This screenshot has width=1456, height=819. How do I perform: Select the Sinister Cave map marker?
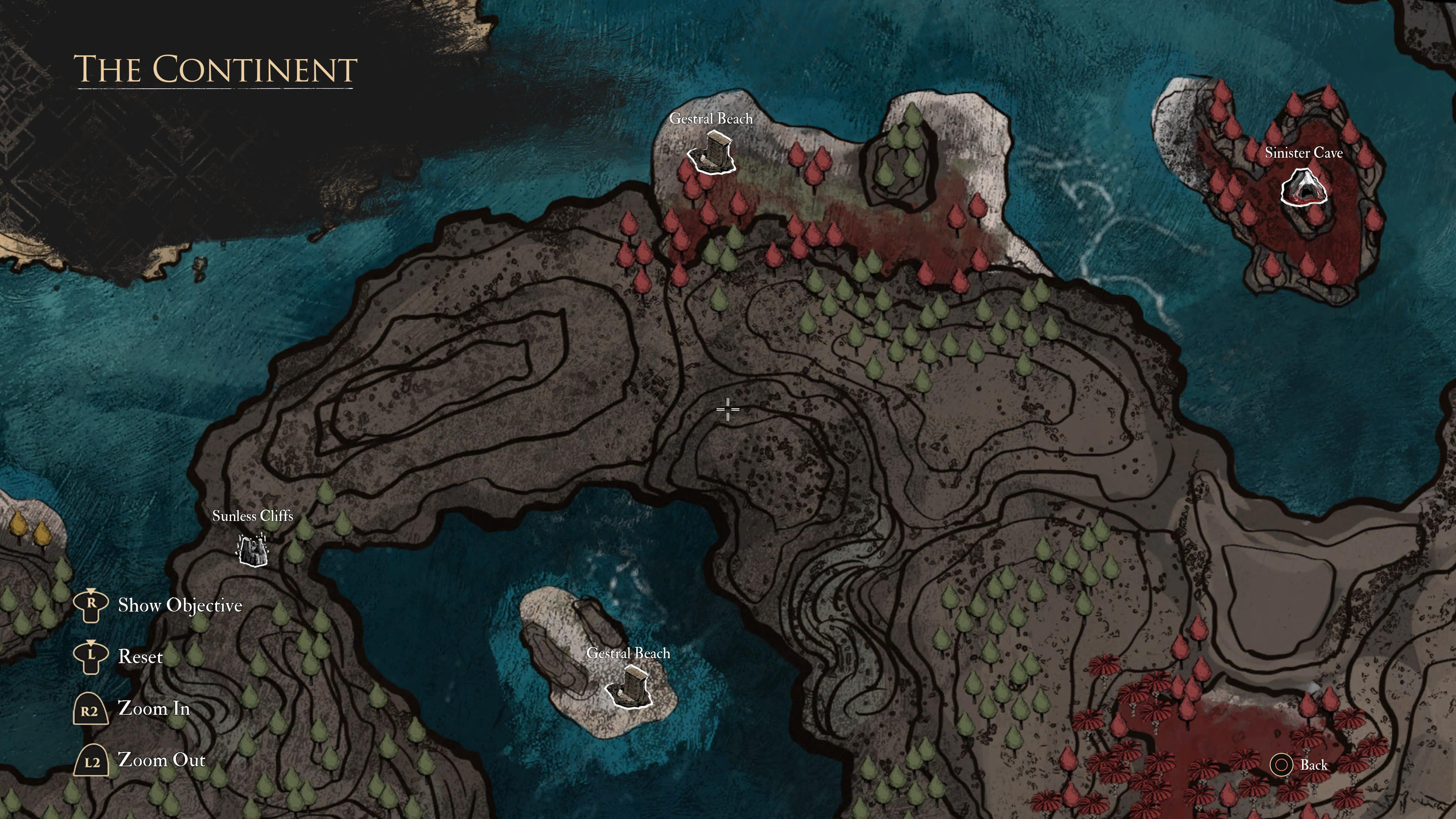click(1303, 189)
